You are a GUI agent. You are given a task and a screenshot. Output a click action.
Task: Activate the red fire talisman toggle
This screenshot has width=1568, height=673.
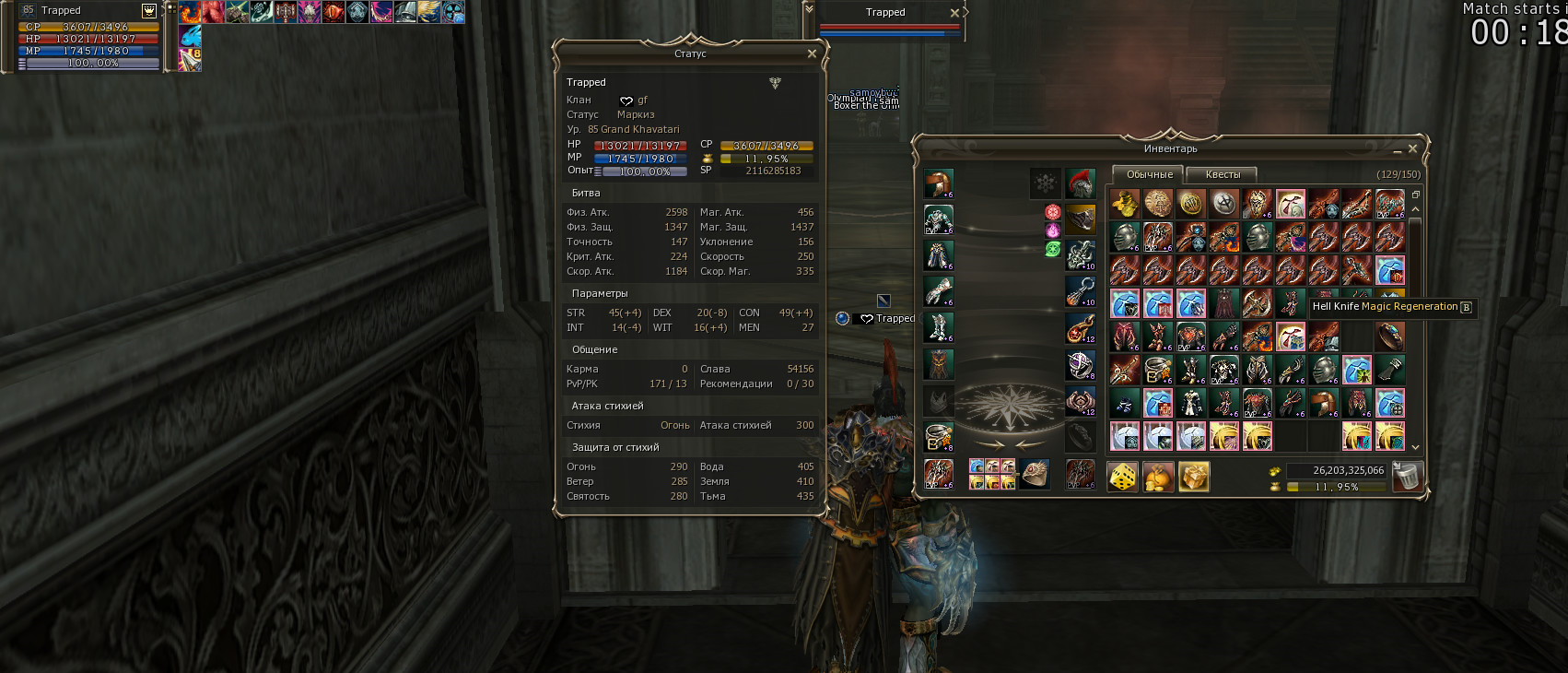(x=1051, y=213)
